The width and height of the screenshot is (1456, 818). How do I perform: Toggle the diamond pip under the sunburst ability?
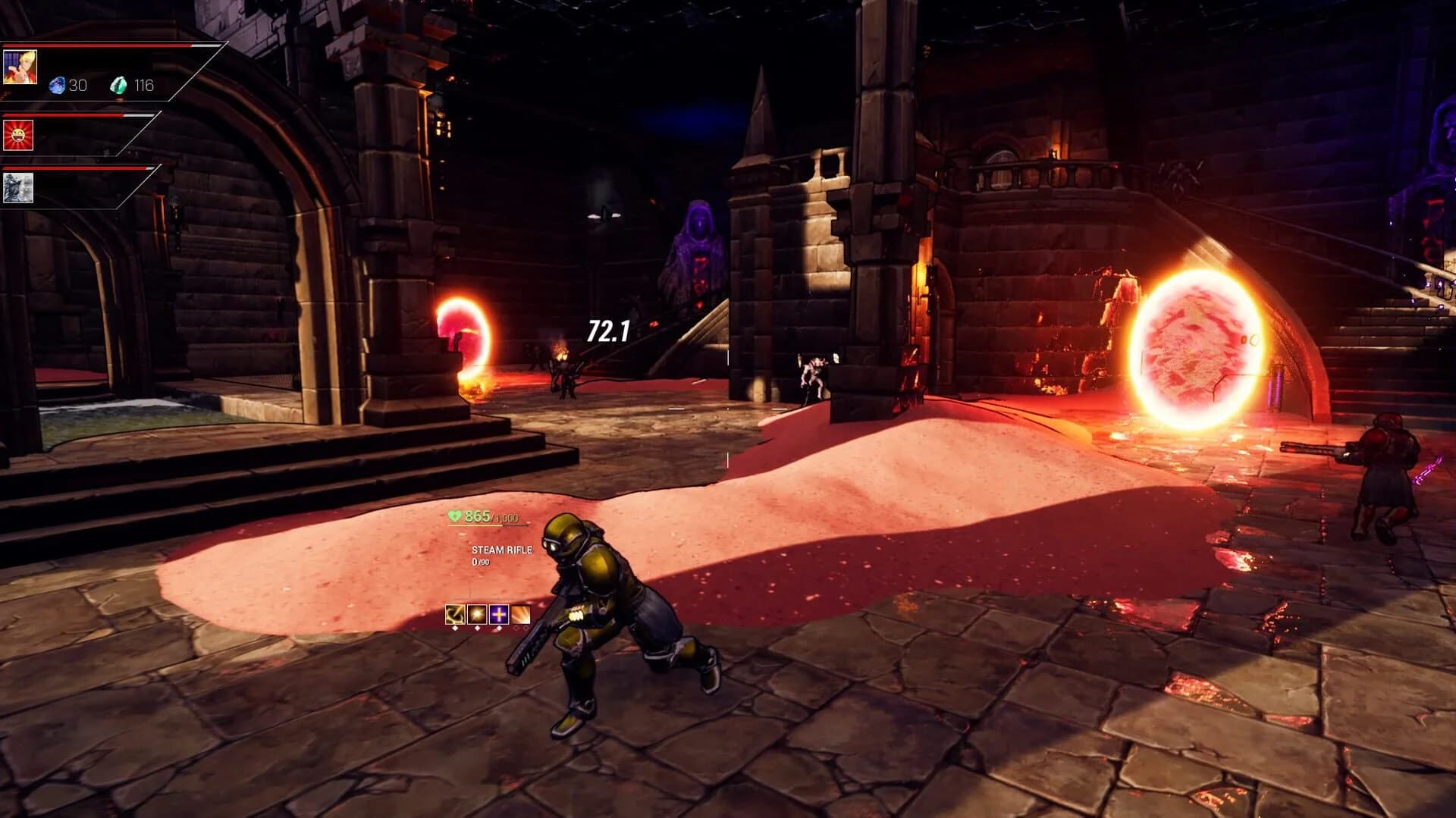point(477,628)
